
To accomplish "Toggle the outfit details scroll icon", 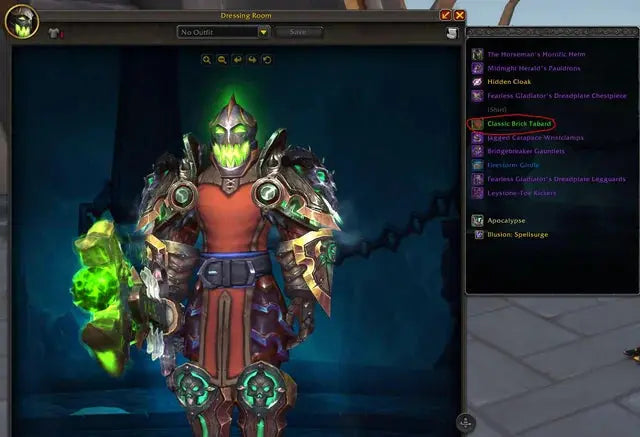I will [x=452, y=33].
